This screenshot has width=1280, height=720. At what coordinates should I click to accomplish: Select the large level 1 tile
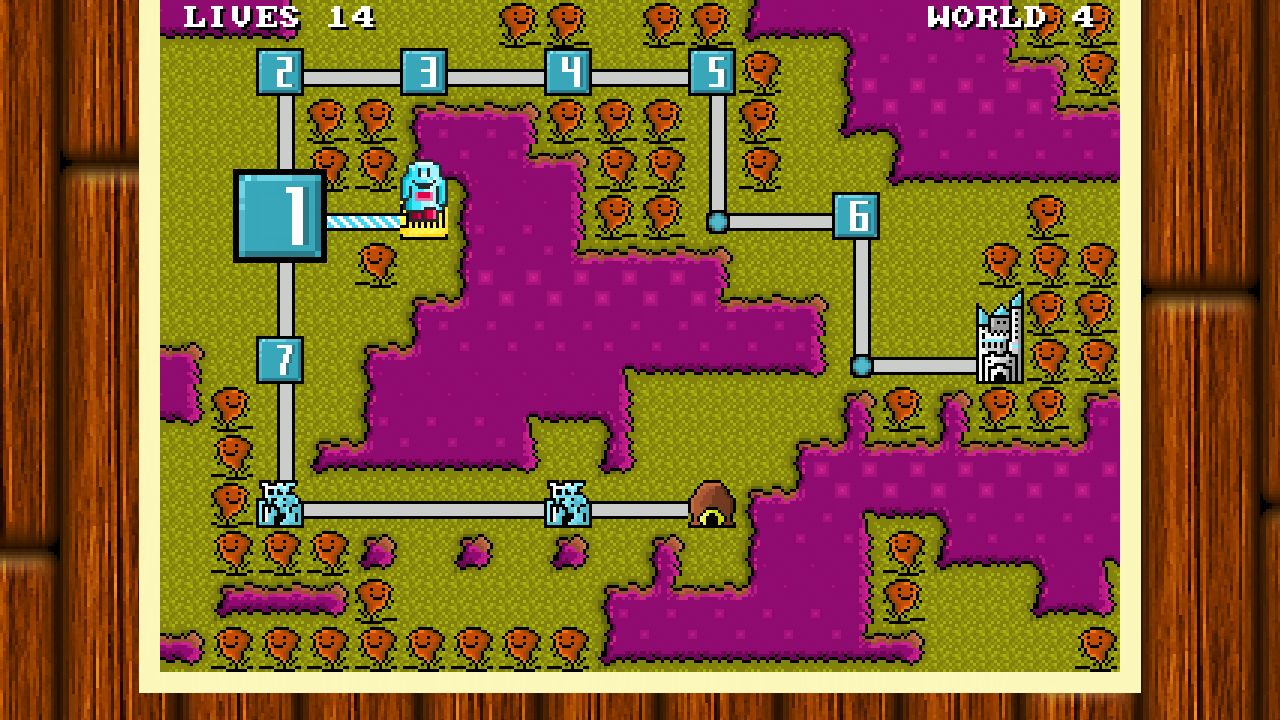point(281,217)
